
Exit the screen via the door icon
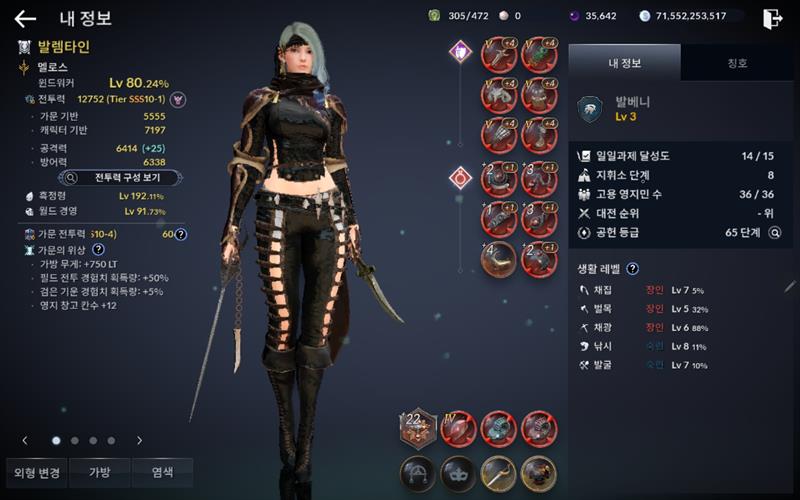click(772, 18)
